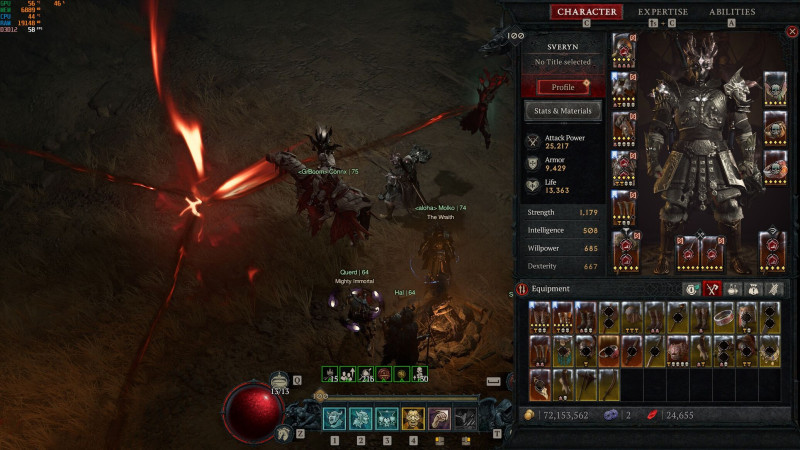
Task: Select the silver ring in inventory
Action: (723, 317)
